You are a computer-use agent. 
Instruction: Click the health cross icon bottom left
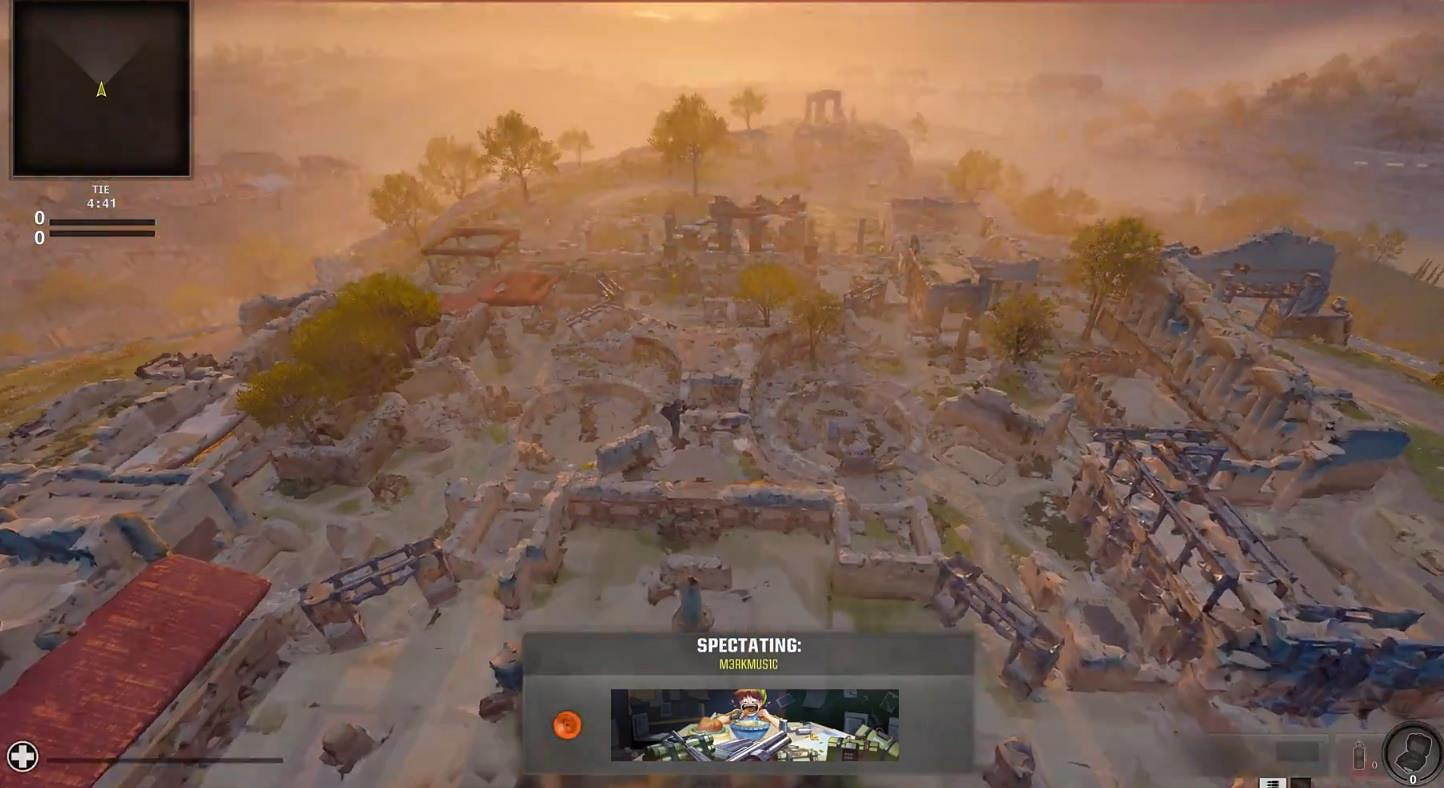pyautogui.click(x=21, y=756)
